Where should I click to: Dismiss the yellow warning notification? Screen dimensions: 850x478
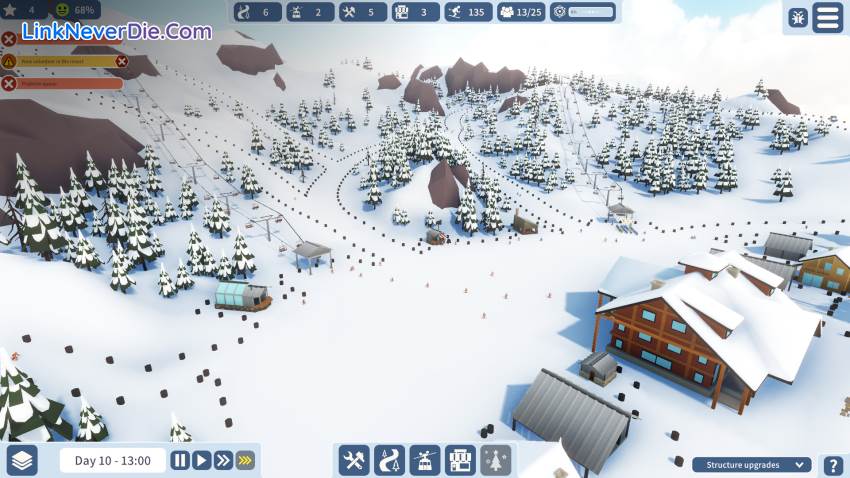tap(122, 61)
